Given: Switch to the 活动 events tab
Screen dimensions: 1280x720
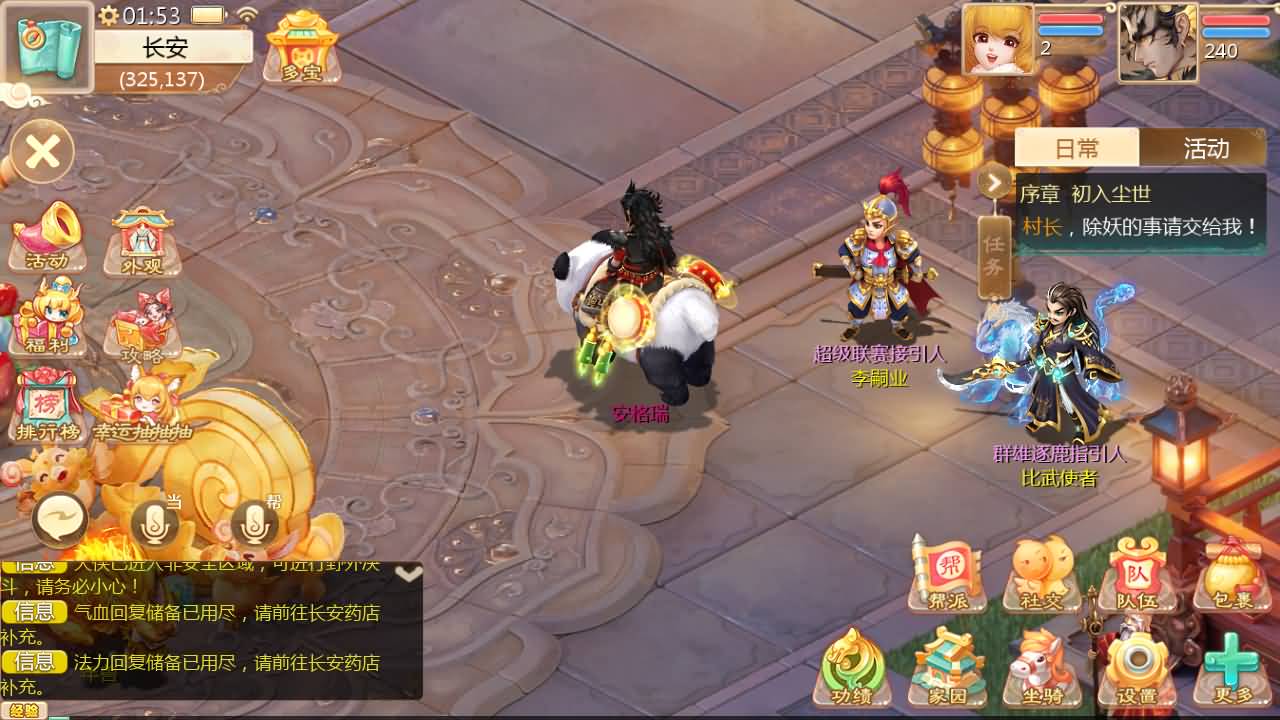Looking at the screenshot, I should 1205,148.
